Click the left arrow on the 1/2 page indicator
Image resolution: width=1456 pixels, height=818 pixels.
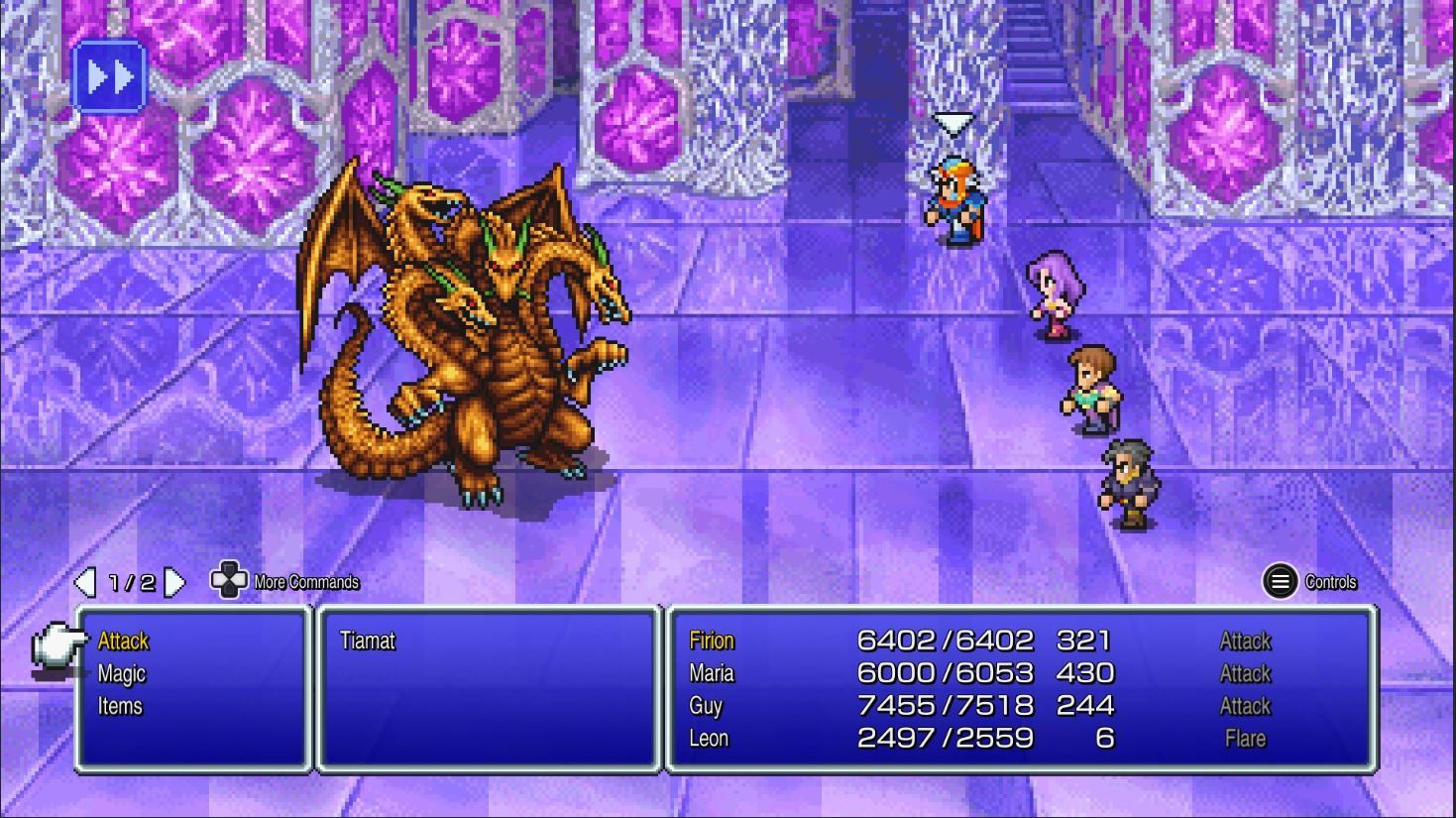coord(85,582)
